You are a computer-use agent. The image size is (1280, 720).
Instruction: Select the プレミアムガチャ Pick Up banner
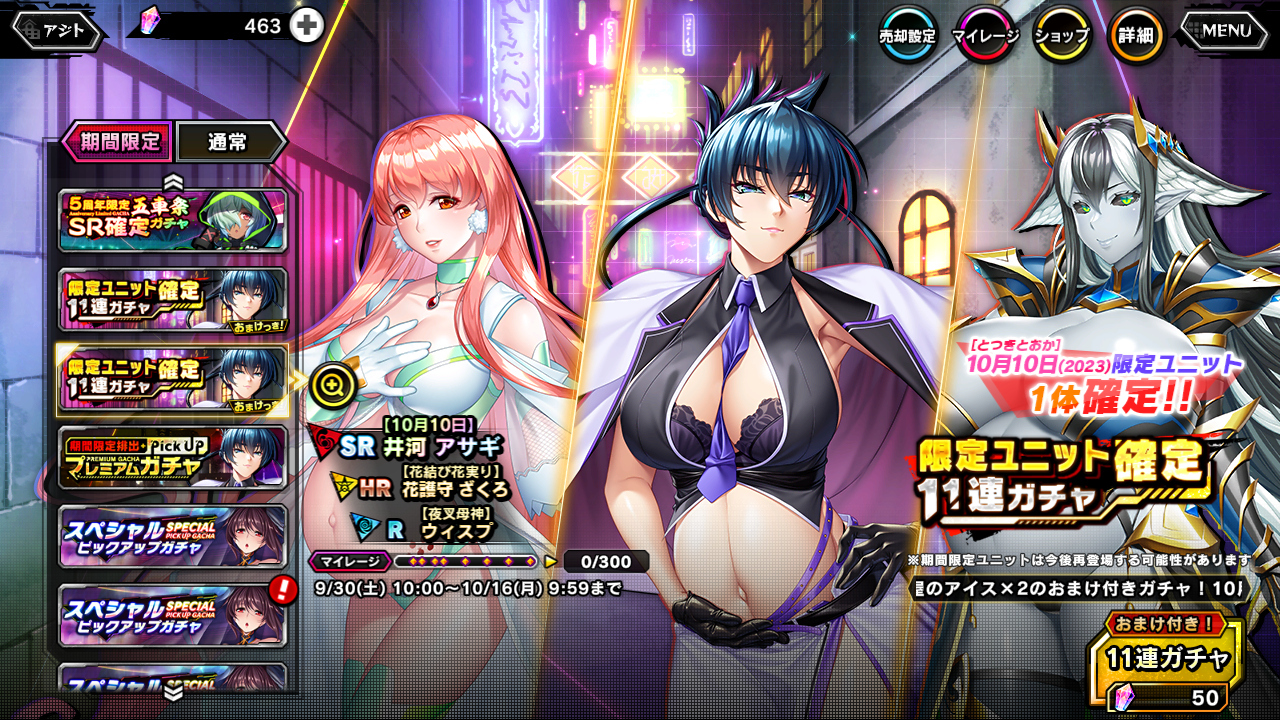pyautogui.click(x=173, y=457)
